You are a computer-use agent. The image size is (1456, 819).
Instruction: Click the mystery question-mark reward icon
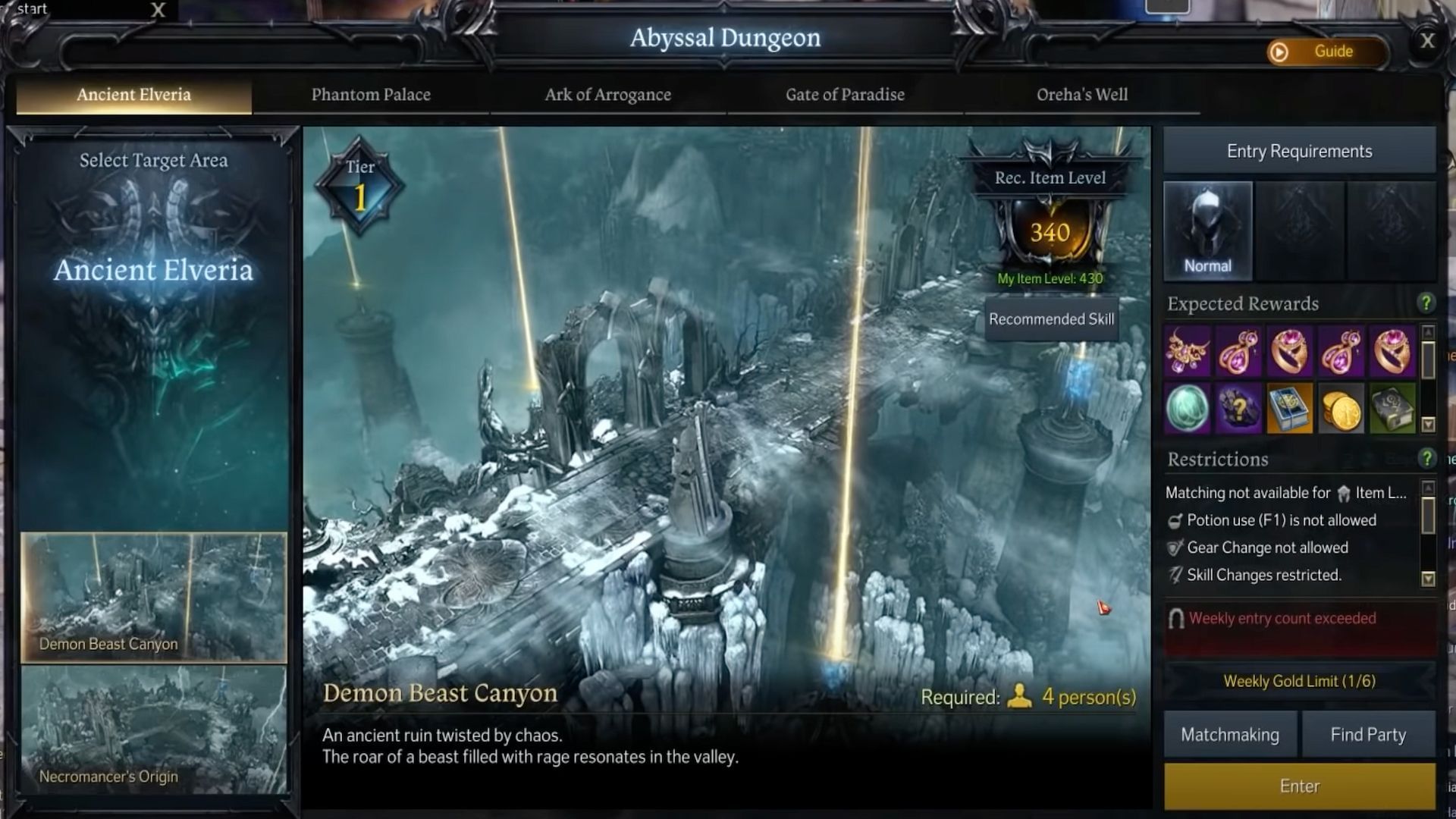tap(1240, 409)
